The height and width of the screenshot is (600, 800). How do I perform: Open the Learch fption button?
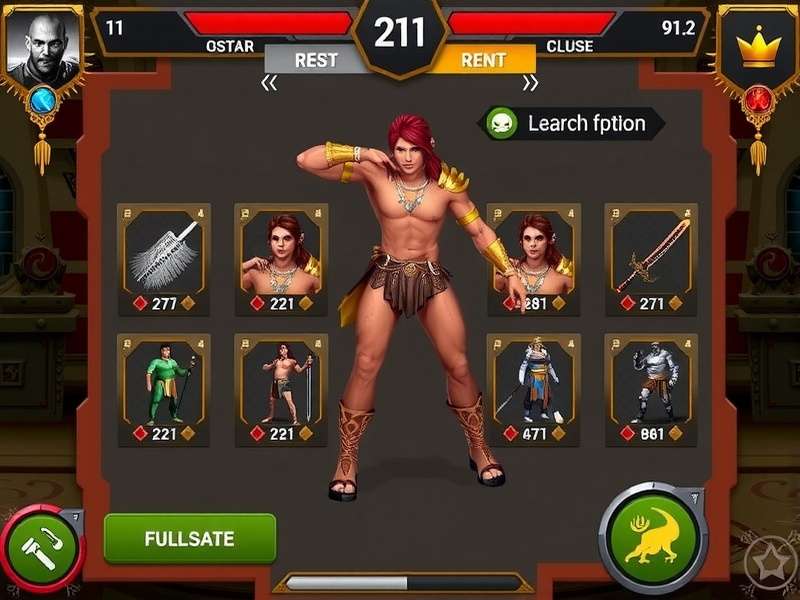[572, 124]
